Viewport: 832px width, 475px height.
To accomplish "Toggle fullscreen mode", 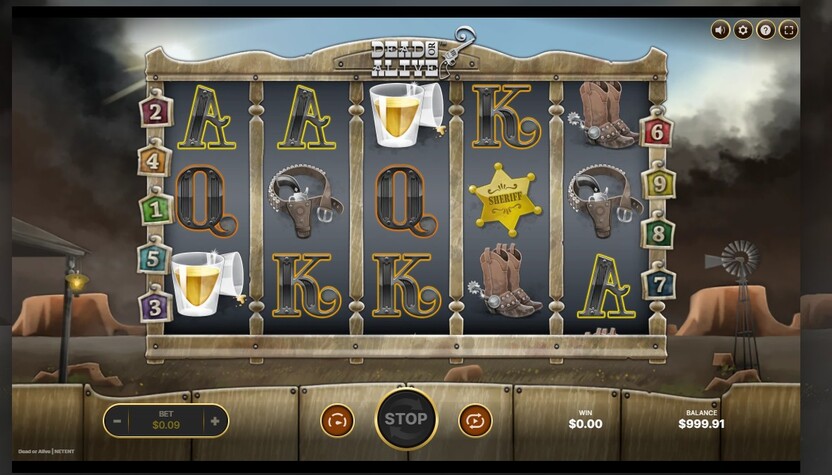I will [x=788, y=30].
